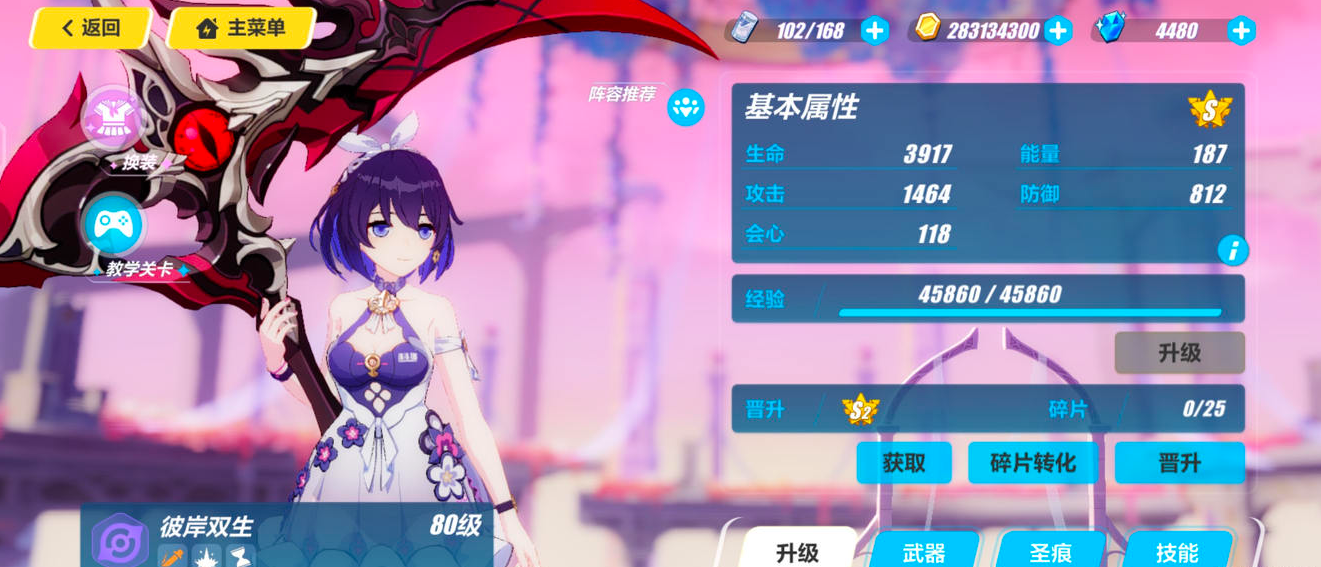Show attribute details with the info icon

coord(1232,250)
